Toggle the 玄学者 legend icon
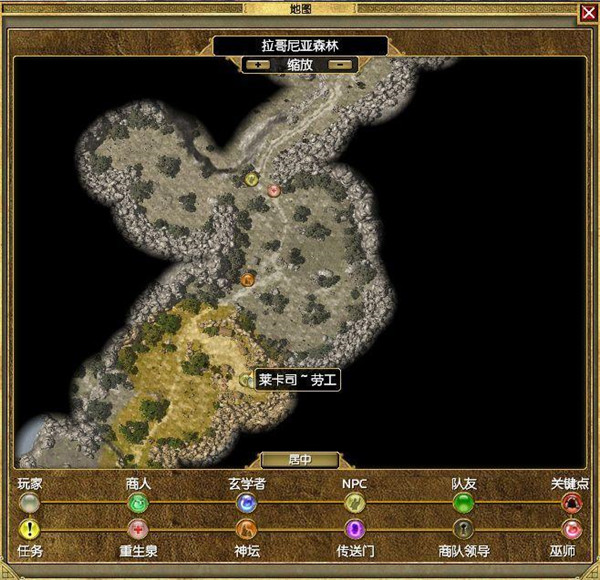This screenshot has height=580, width=600. 246,502
